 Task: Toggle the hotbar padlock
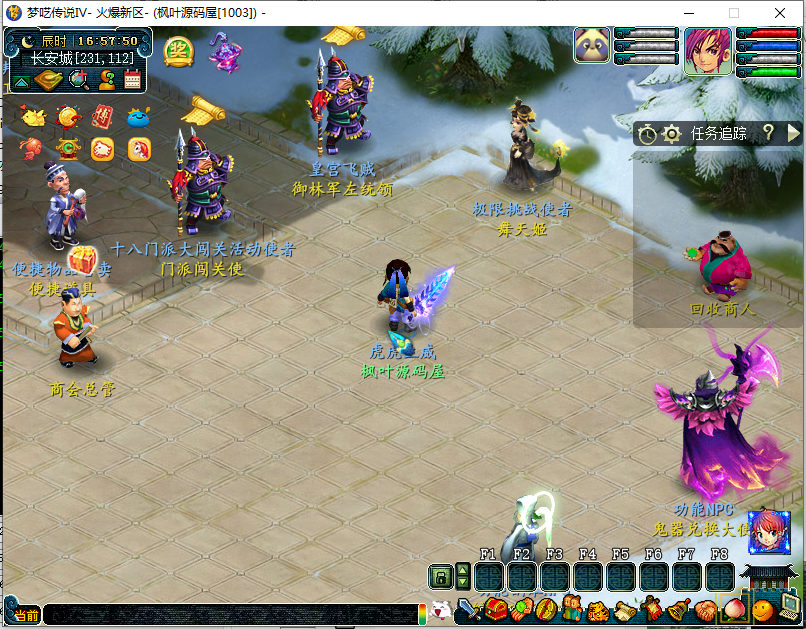tap(440, 576)
